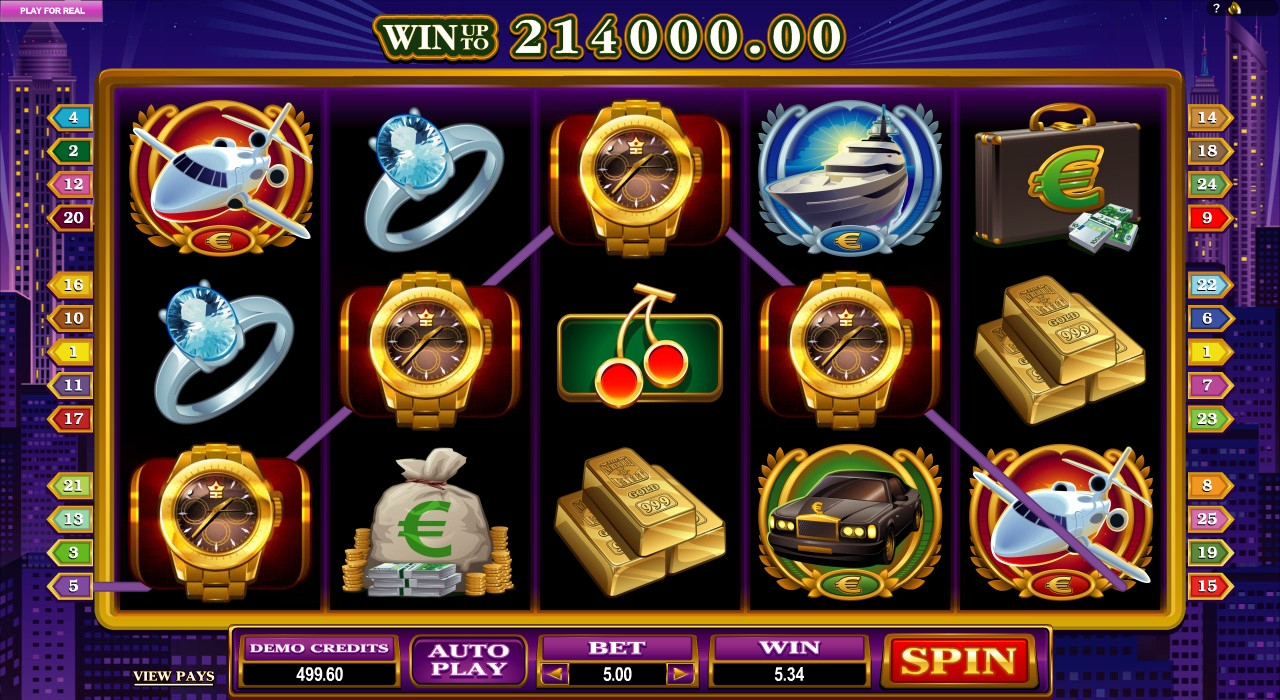Image resolution: width=1280 pixels, height=700 pixels.
Task: Activate payline 5 marker
Action: (71, 586)
